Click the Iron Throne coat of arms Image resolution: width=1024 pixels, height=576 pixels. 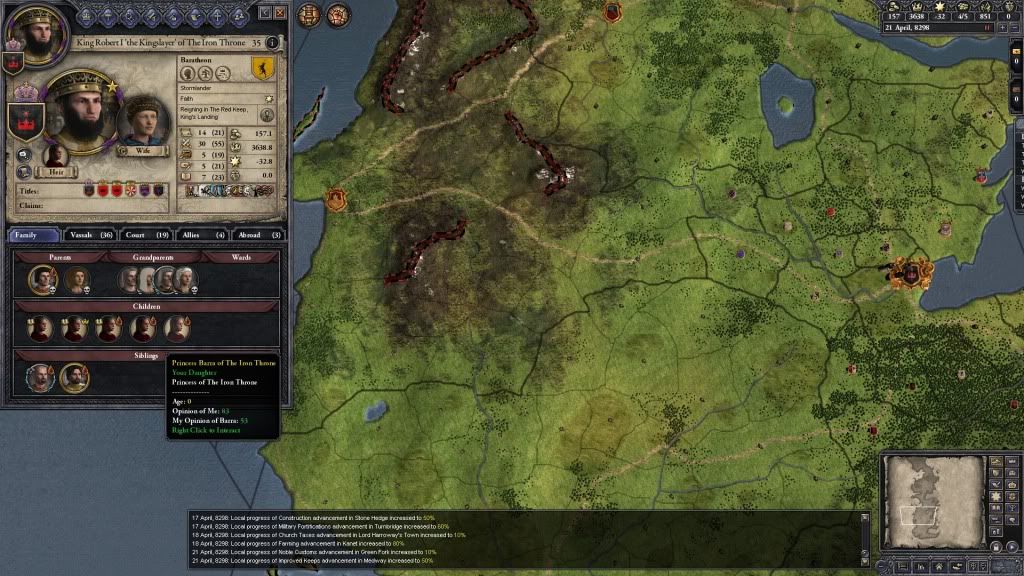pyautogui.click(x=26, y=120)
